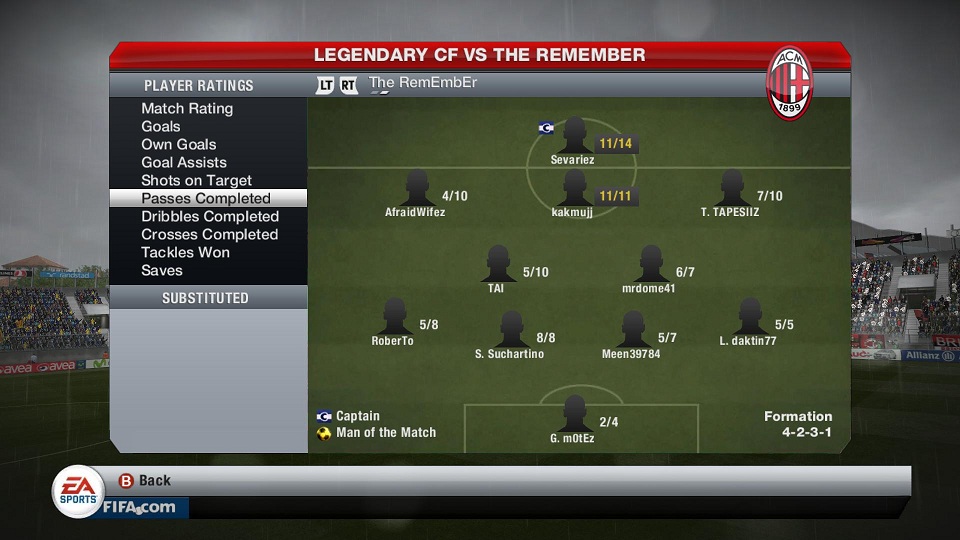This screenshot has width=960, height=540.
Task: Select goalkeeper G. m0tEz
Action: [x=574, y=416]
